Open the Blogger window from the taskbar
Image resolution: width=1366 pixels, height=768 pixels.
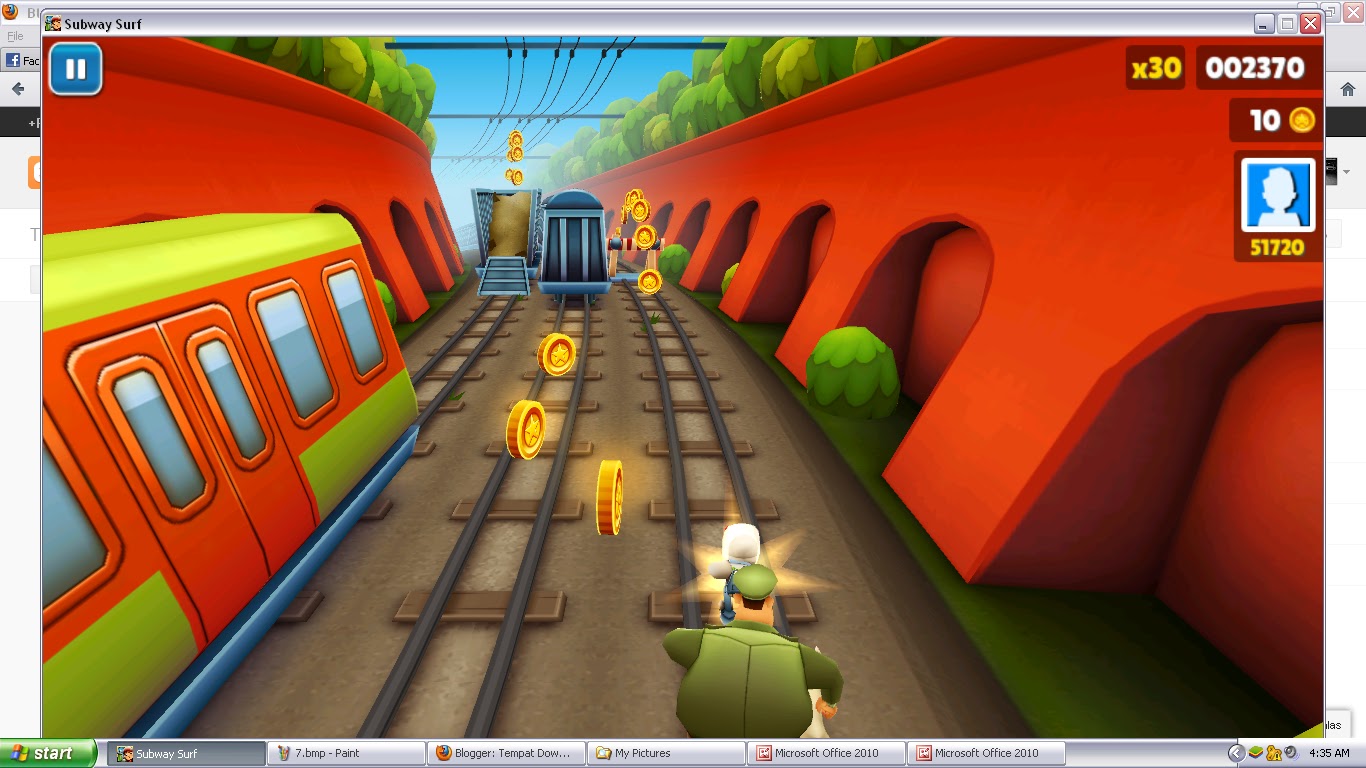(505, 753)
